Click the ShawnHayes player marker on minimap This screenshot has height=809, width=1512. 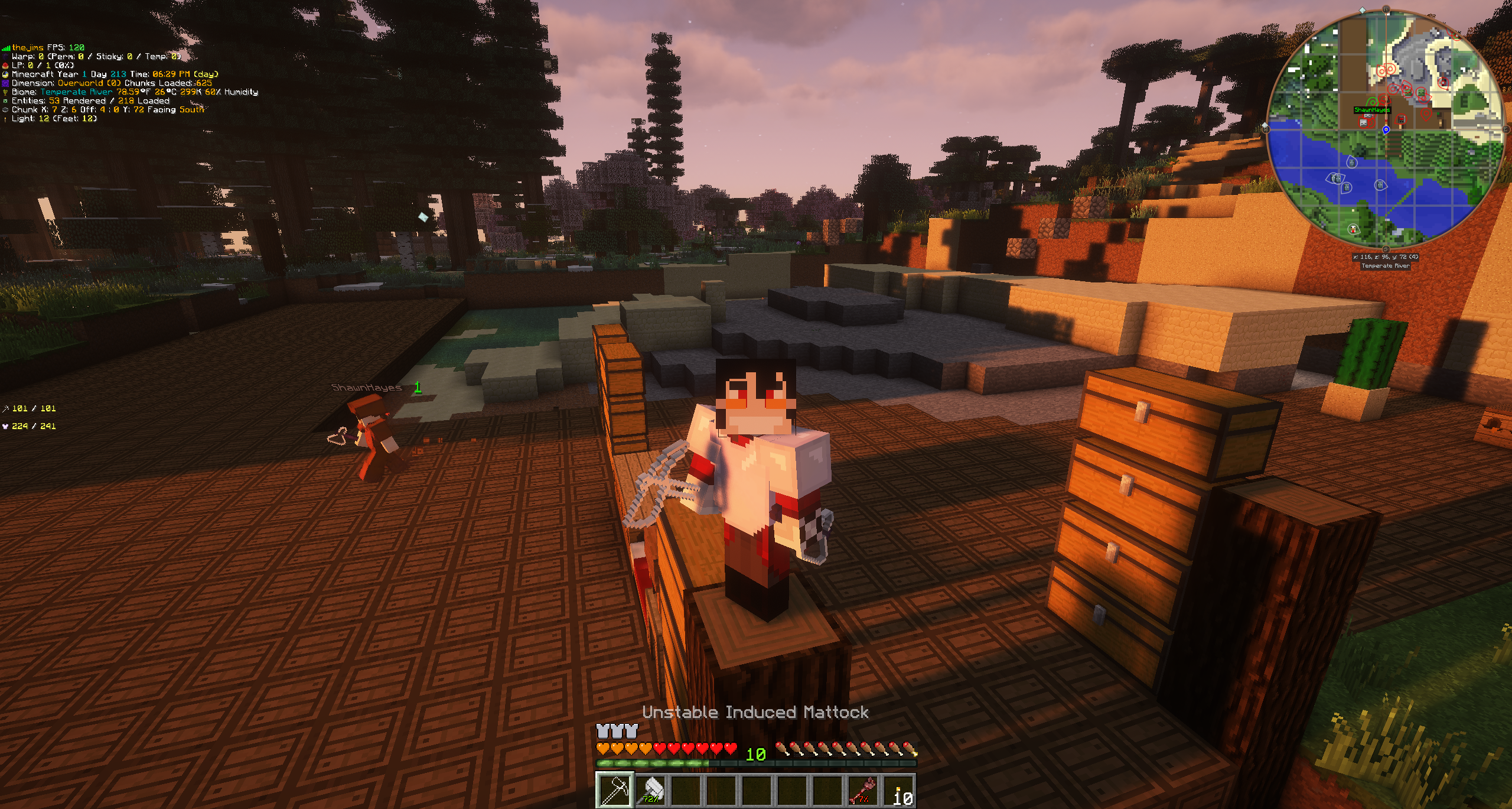click(1372, 103)
